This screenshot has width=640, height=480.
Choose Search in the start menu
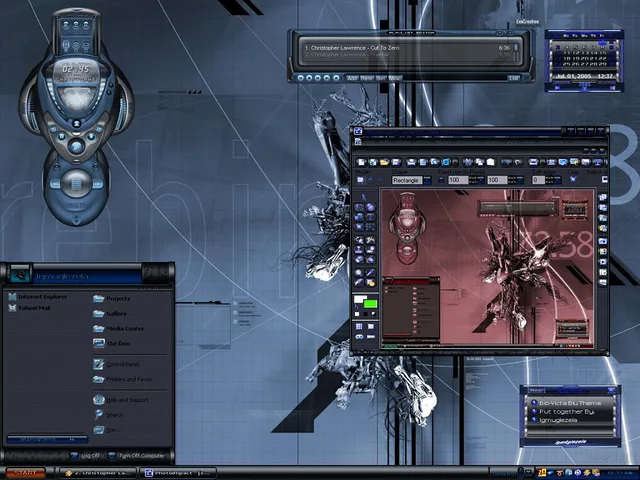tap(115, 414)
